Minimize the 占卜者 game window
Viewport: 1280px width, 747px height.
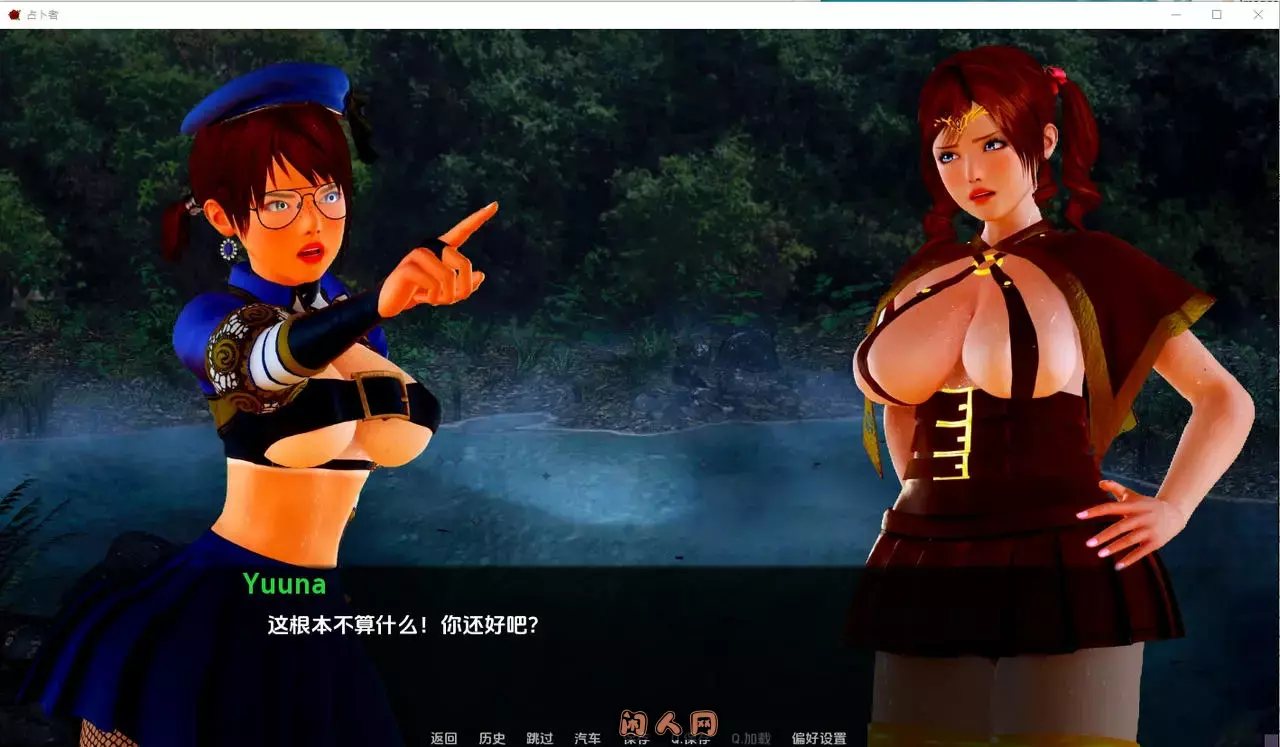point(1176,15)
